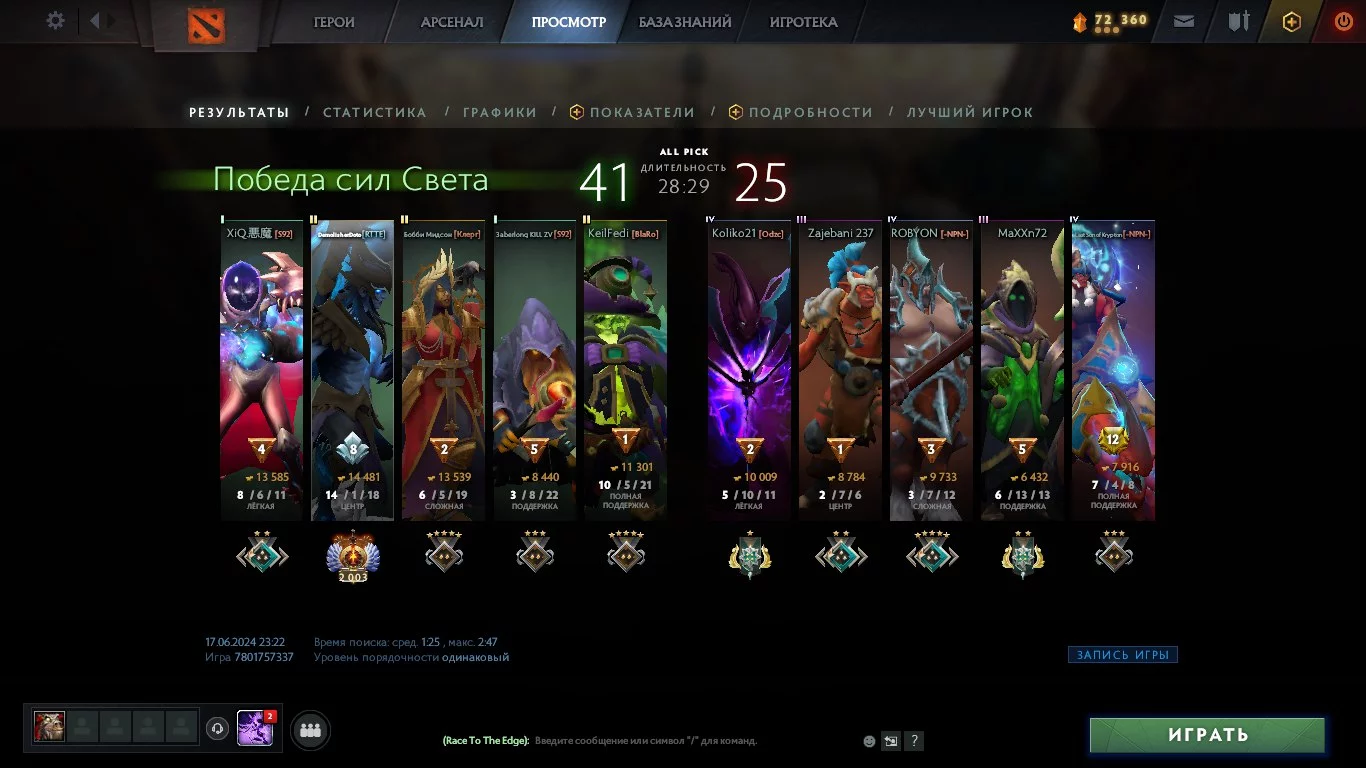Open the ГЕРОИ heroes section
Viewport: 1366px width, 768px height.
[334, 22]
